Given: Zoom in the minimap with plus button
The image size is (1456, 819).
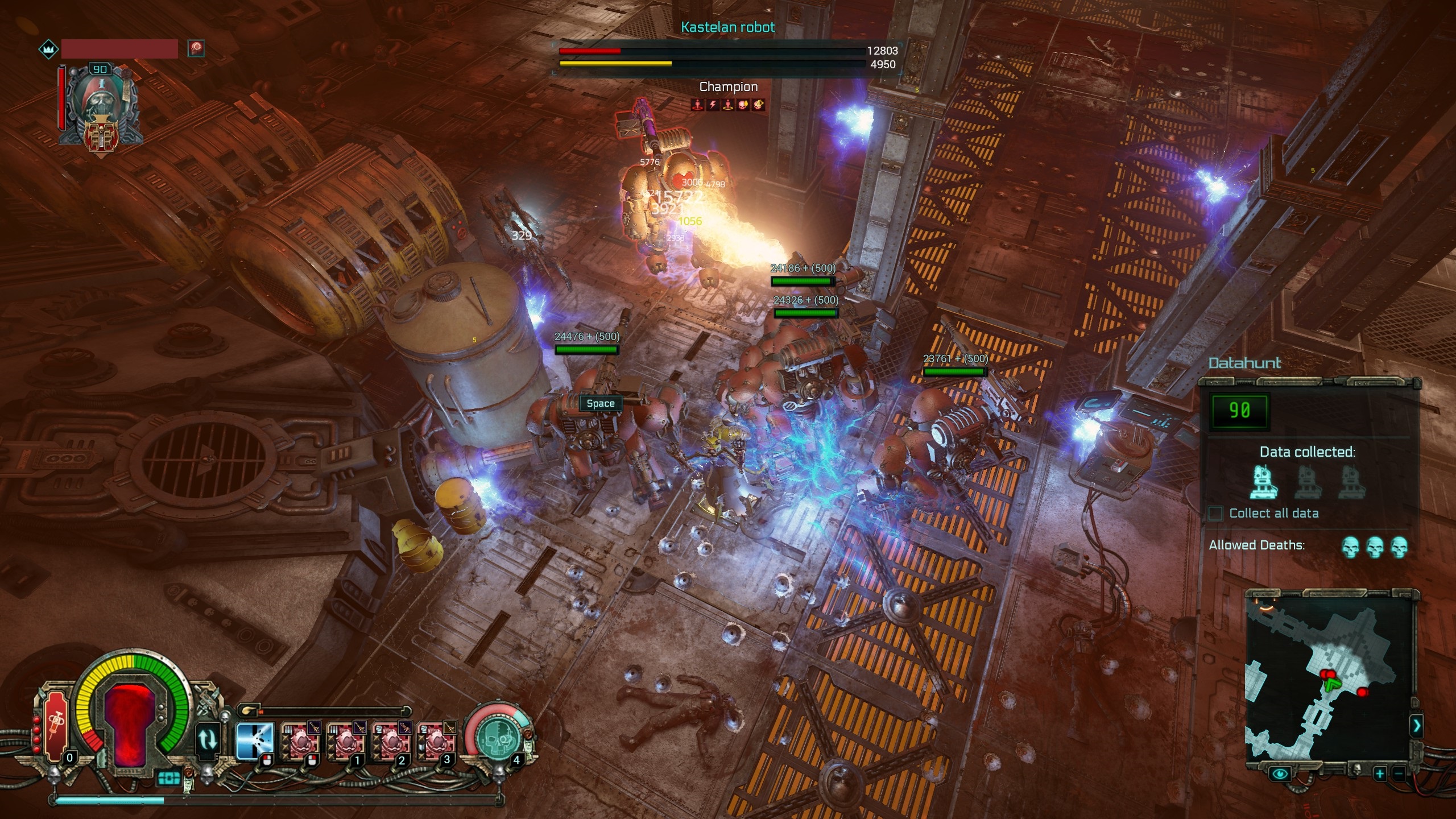Looking at the screenshot, I should click(x=1379, y=773).
